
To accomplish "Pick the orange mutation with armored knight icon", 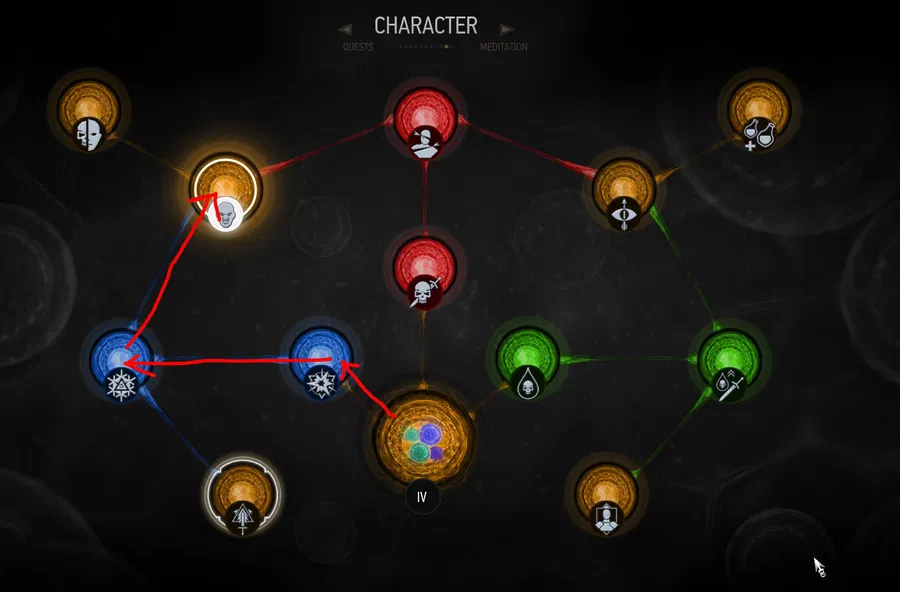I will pos(604,495).
